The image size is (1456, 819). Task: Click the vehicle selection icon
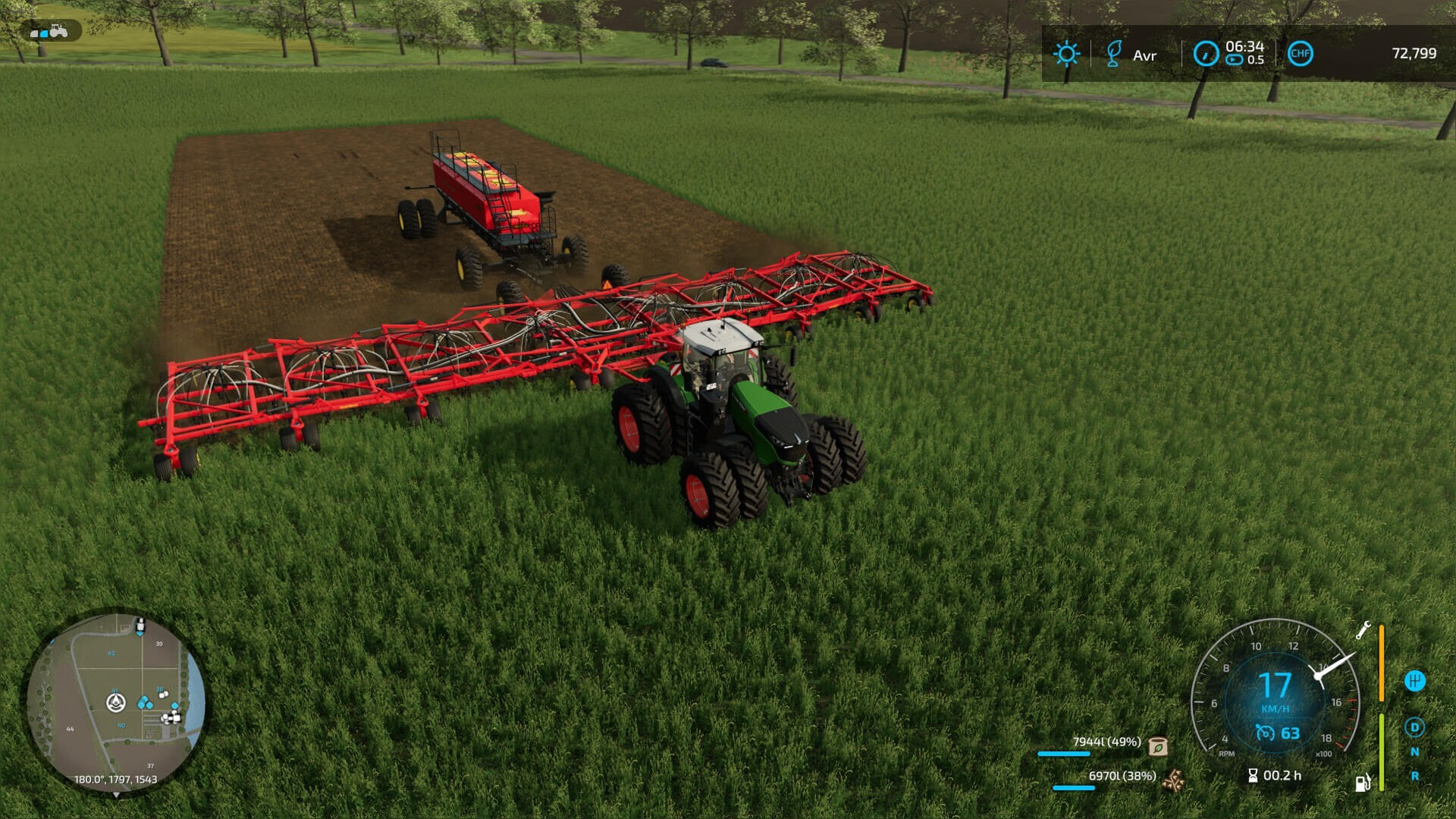pyautogui.click(x=50, y=31)
